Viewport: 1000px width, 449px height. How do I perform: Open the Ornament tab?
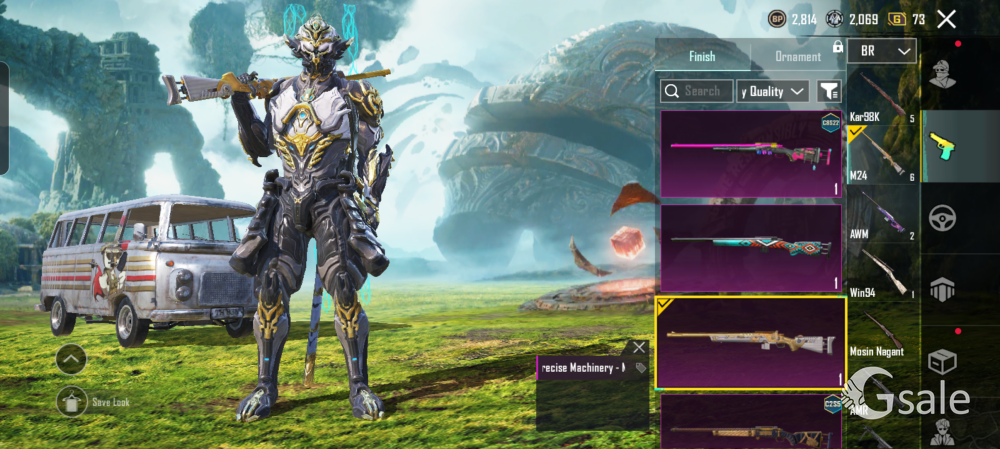point(798,56)
